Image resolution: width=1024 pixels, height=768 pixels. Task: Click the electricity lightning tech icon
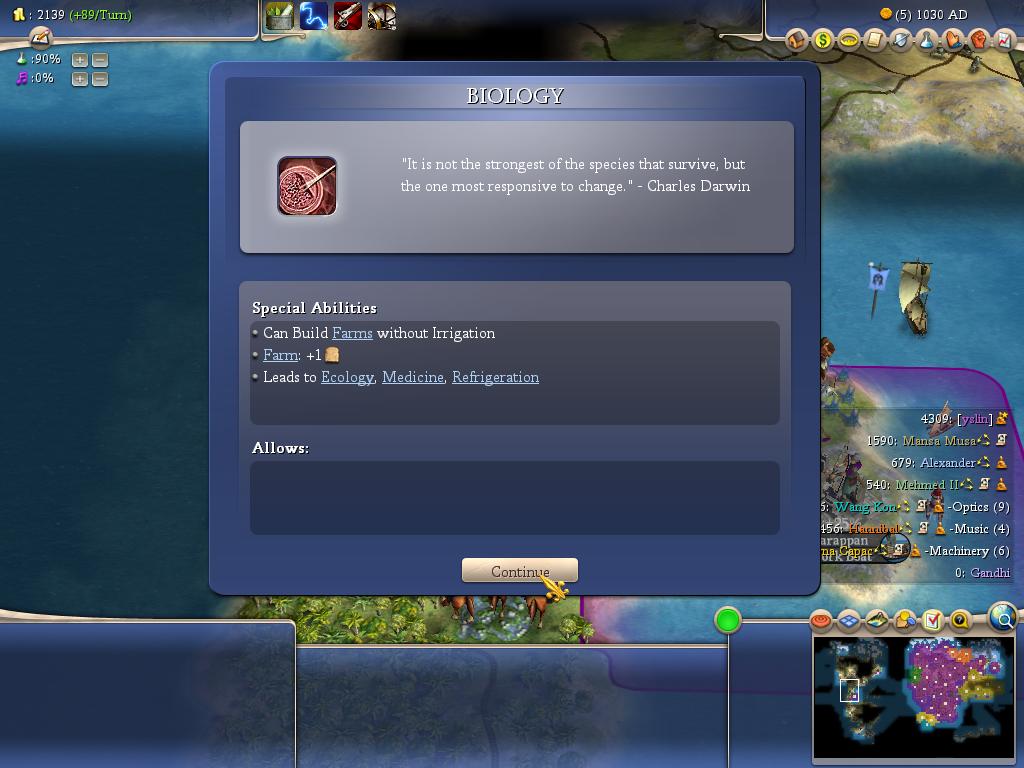[313, 16]
